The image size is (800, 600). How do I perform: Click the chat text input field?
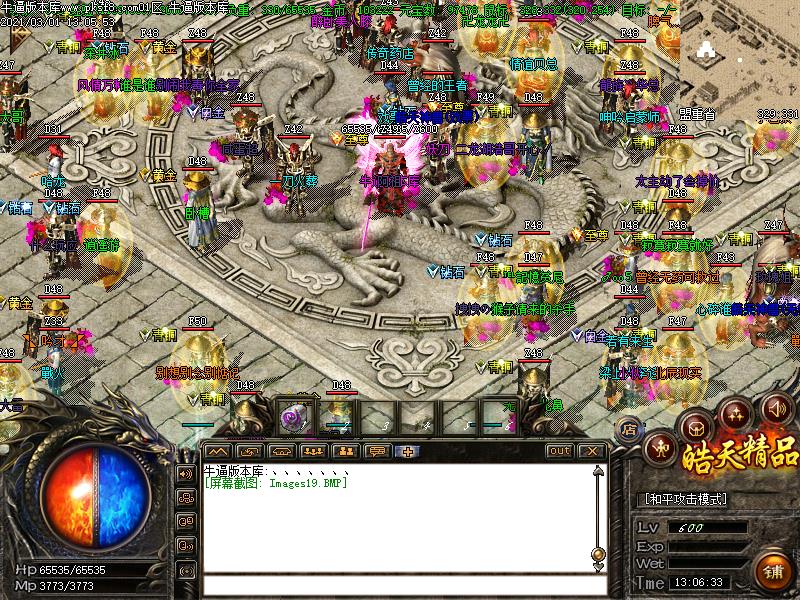pyautogui.click(x=400, y=585)
